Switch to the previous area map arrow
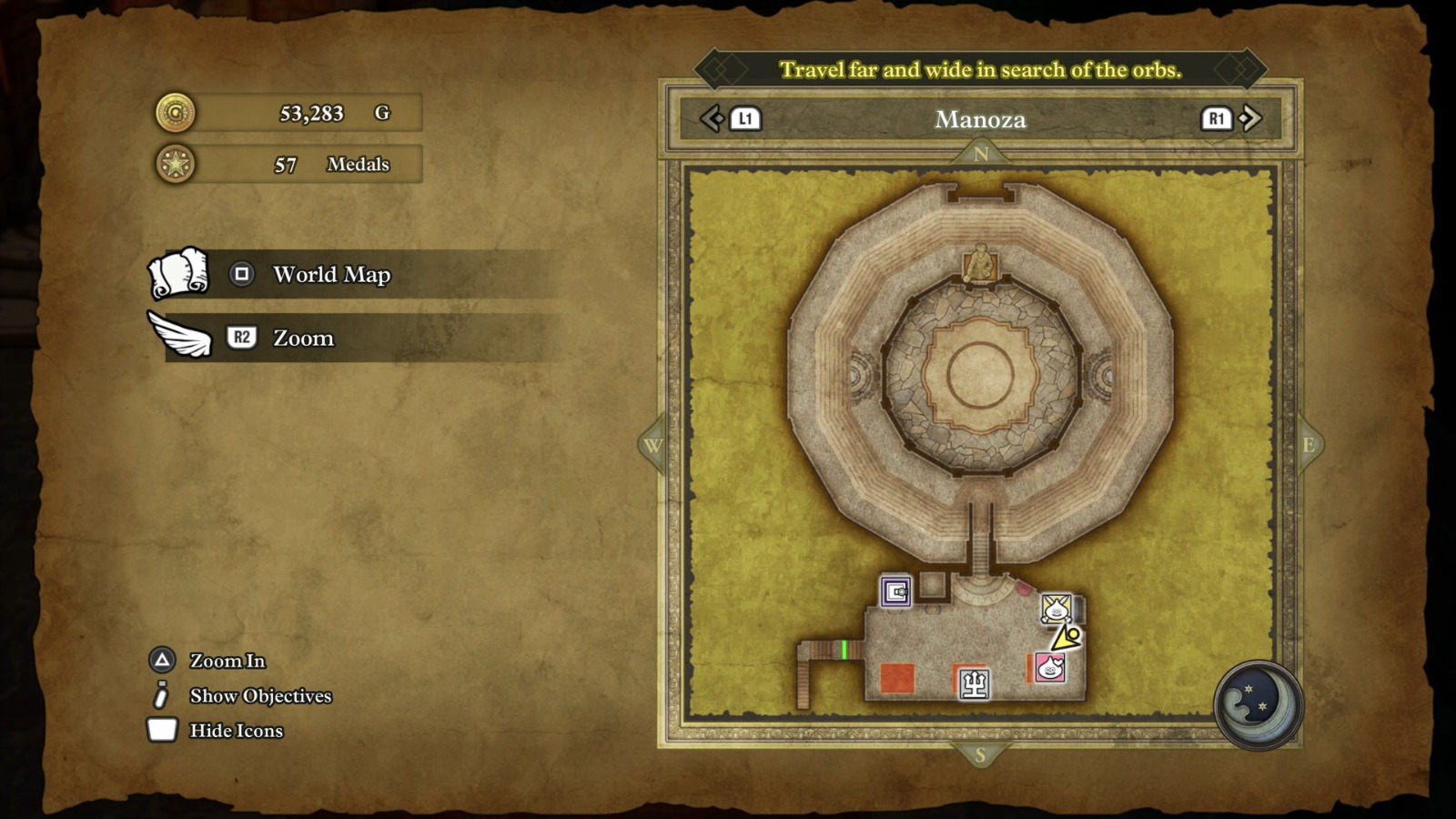Image resolution: width=1456 pixels, height=819 pixels. 712,118
